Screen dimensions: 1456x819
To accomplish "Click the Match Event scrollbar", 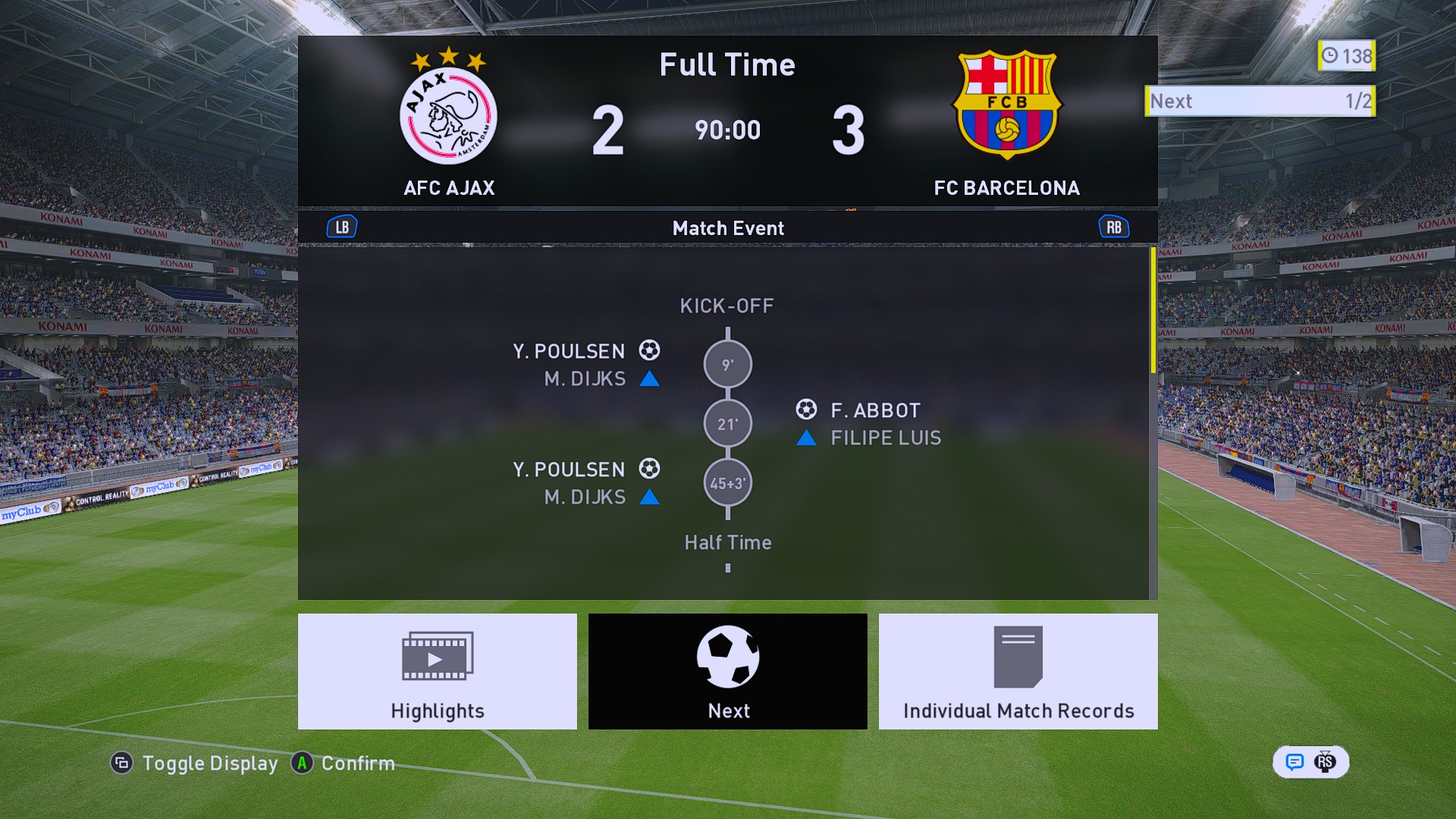I will point(1153,311).
